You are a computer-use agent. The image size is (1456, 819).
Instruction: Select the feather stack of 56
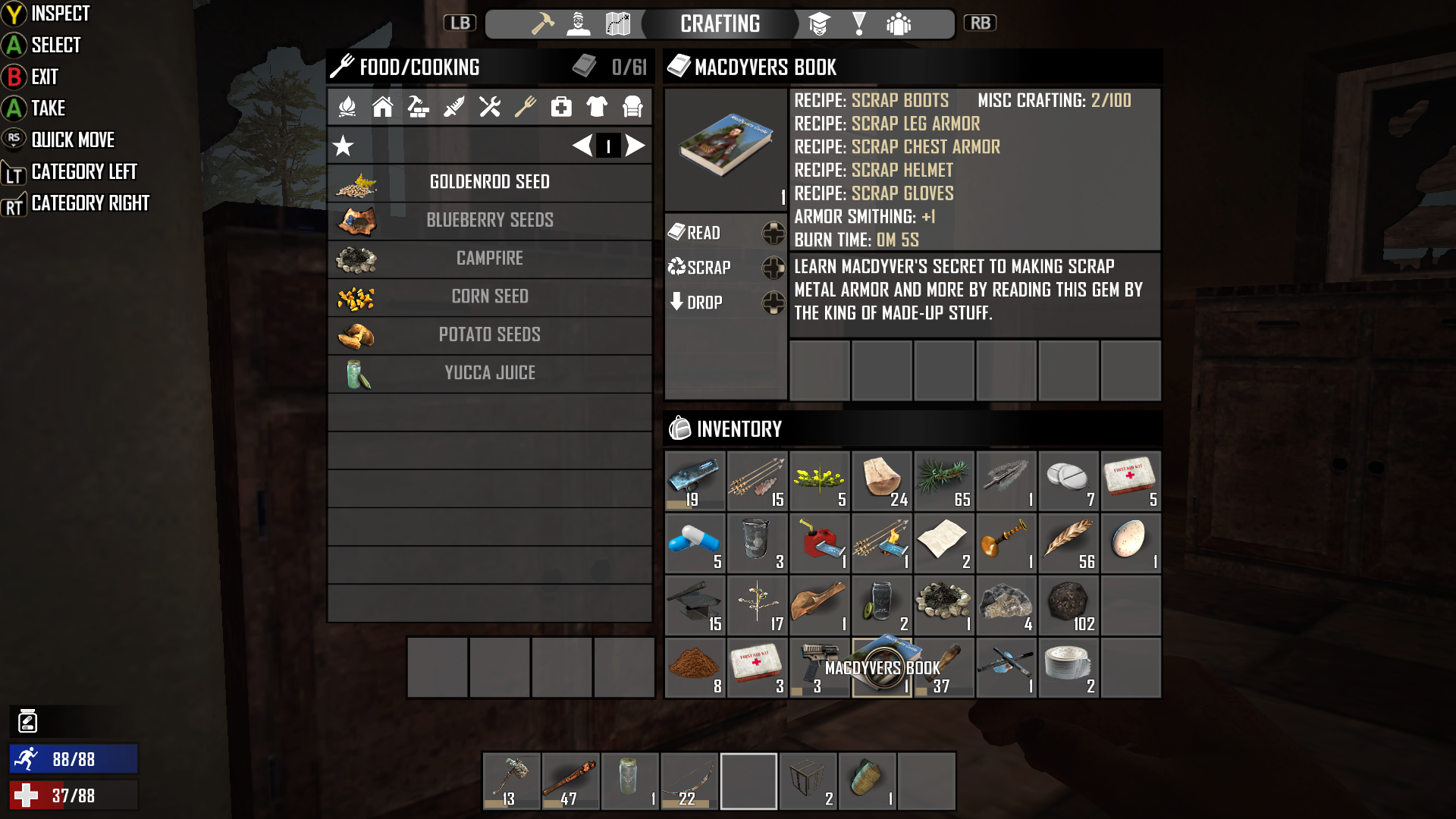tap(1068, 543)
